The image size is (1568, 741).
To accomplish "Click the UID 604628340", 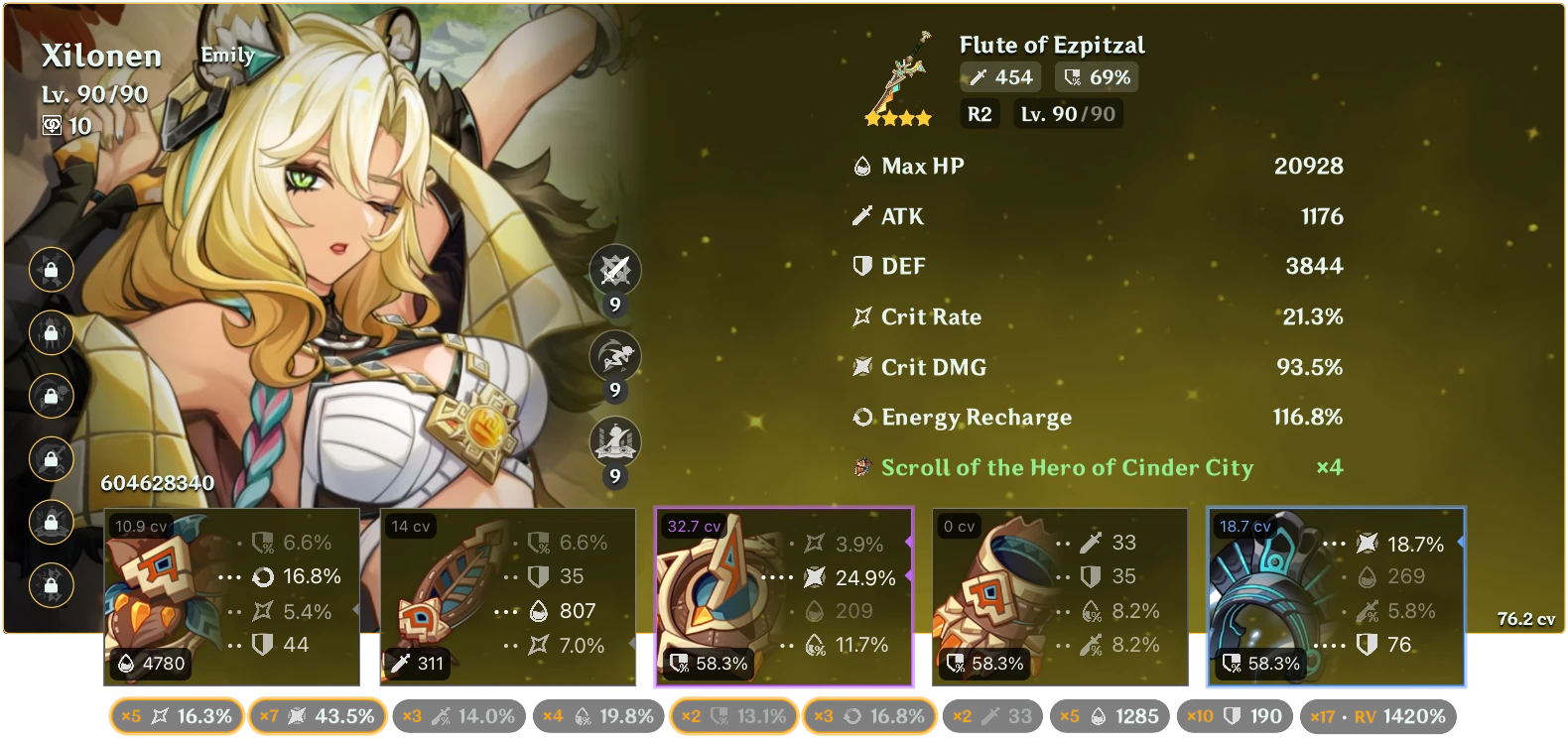I will click(157, 484).
